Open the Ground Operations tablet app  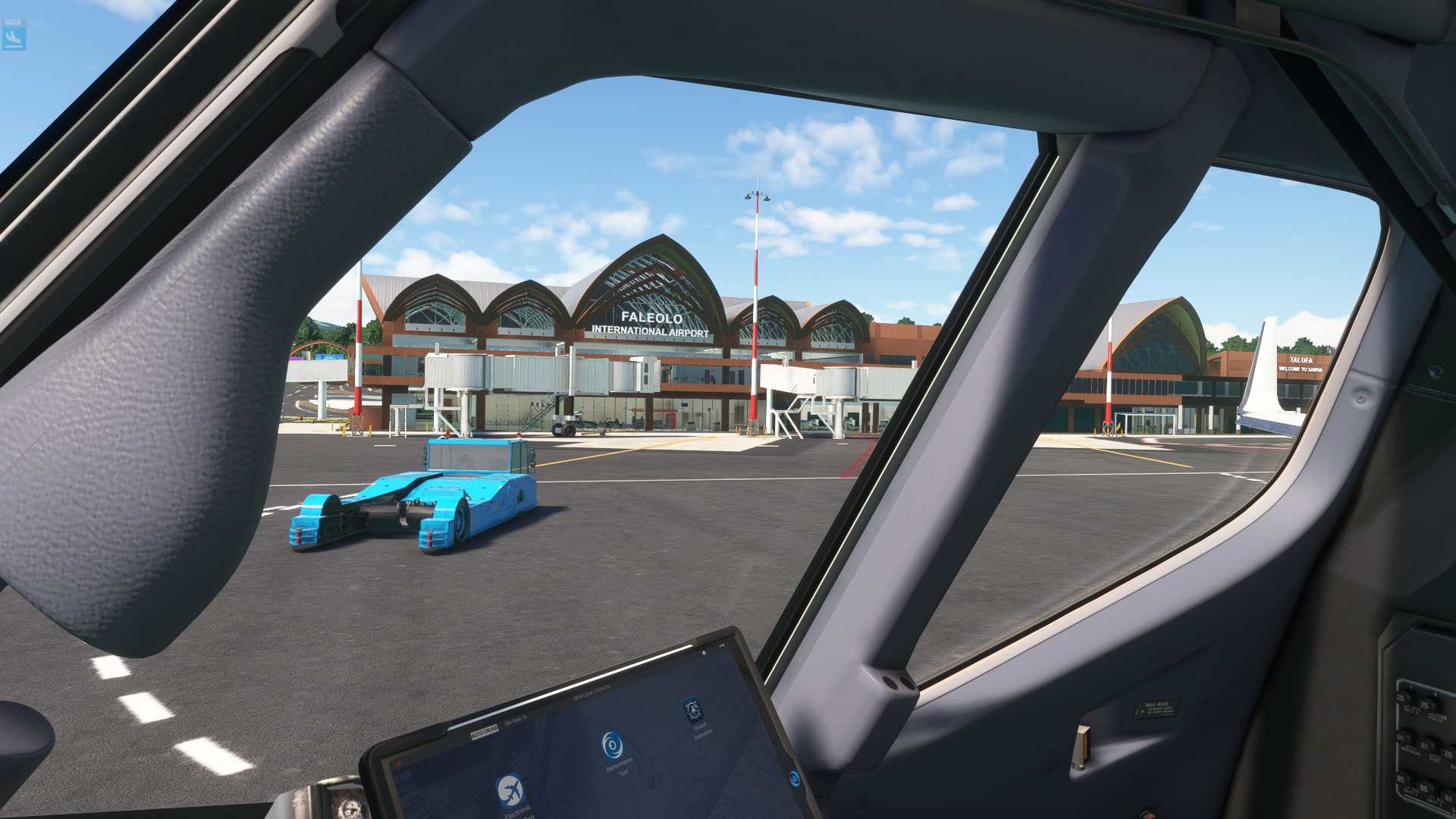click(x=692, y=710)
